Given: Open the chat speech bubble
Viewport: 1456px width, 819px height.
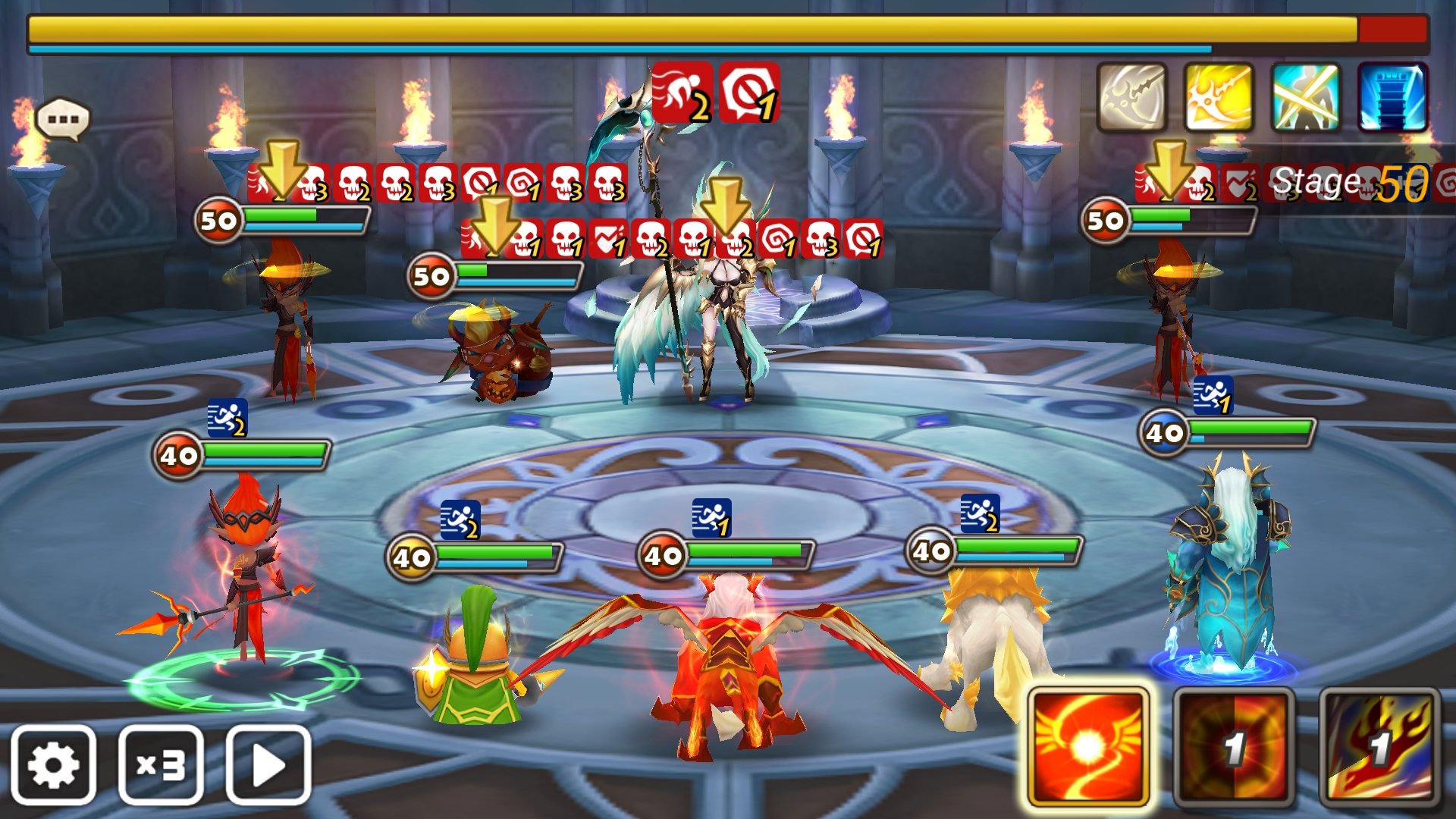Looking at the screenshot, I should click(63, 119).
